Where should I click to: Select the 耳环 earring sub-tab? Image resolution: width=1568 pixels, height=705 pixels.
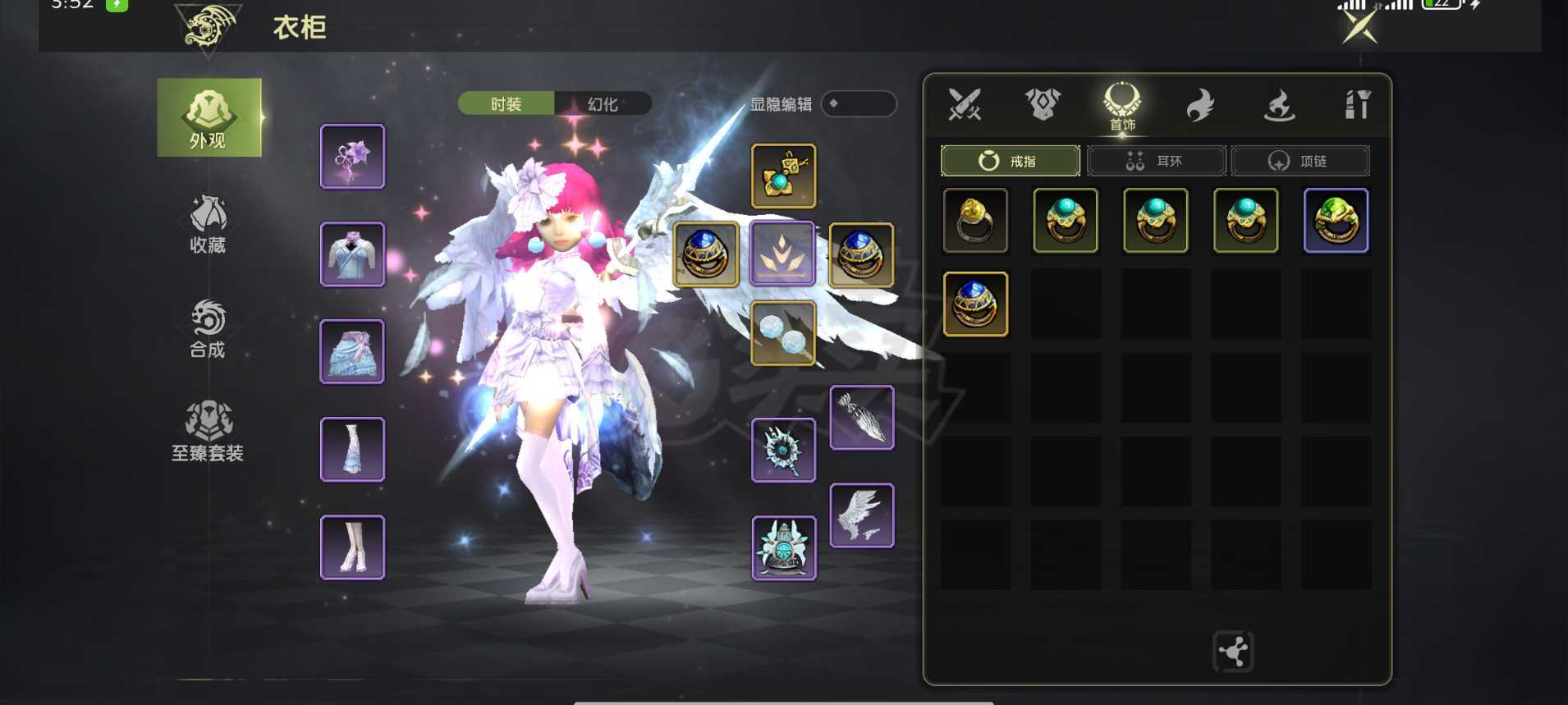click(x=1156, y=161)
